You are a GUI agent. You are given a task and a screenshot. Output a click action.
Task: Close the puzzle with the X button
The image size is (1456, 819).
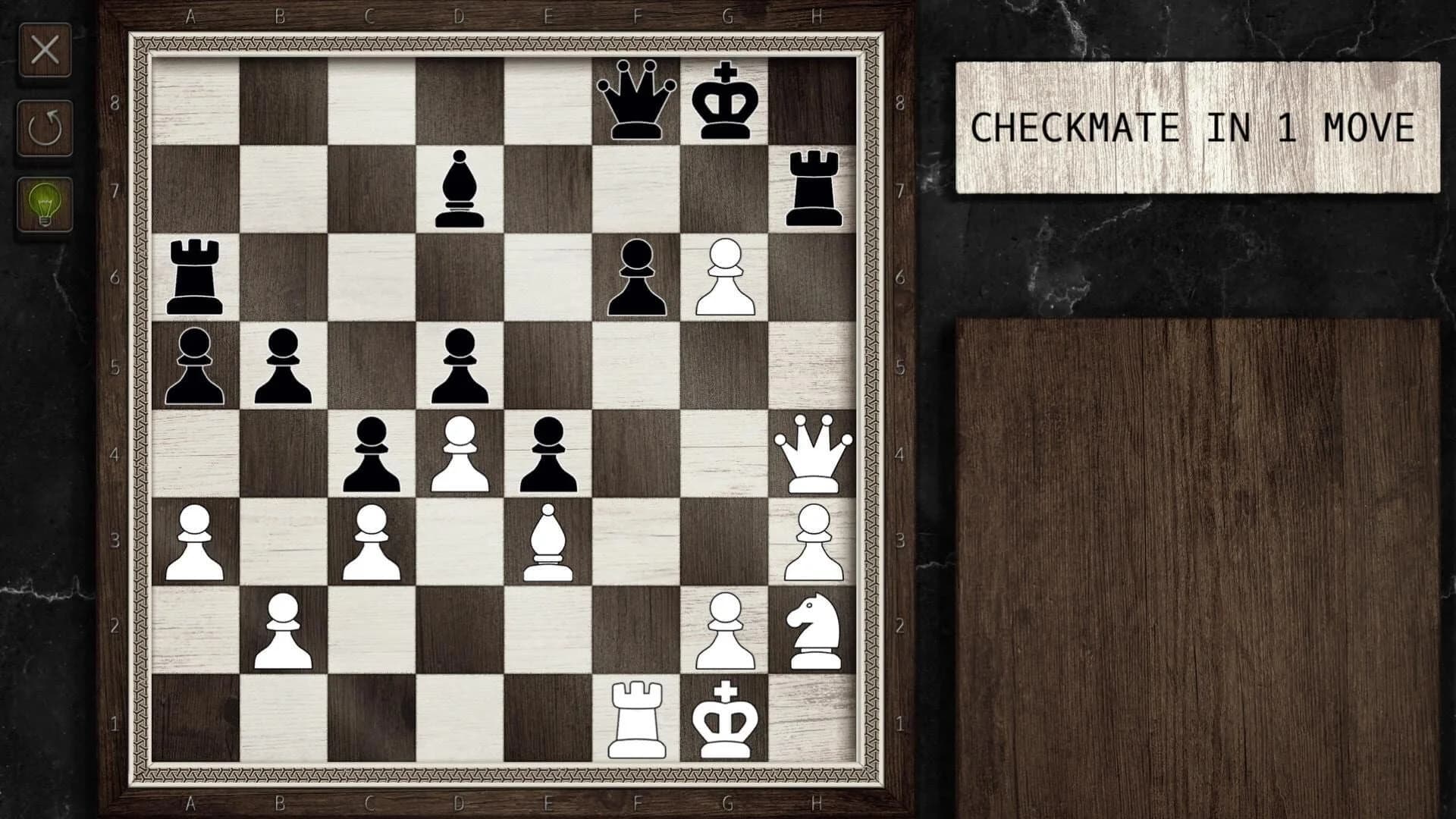tap(45, 50)
